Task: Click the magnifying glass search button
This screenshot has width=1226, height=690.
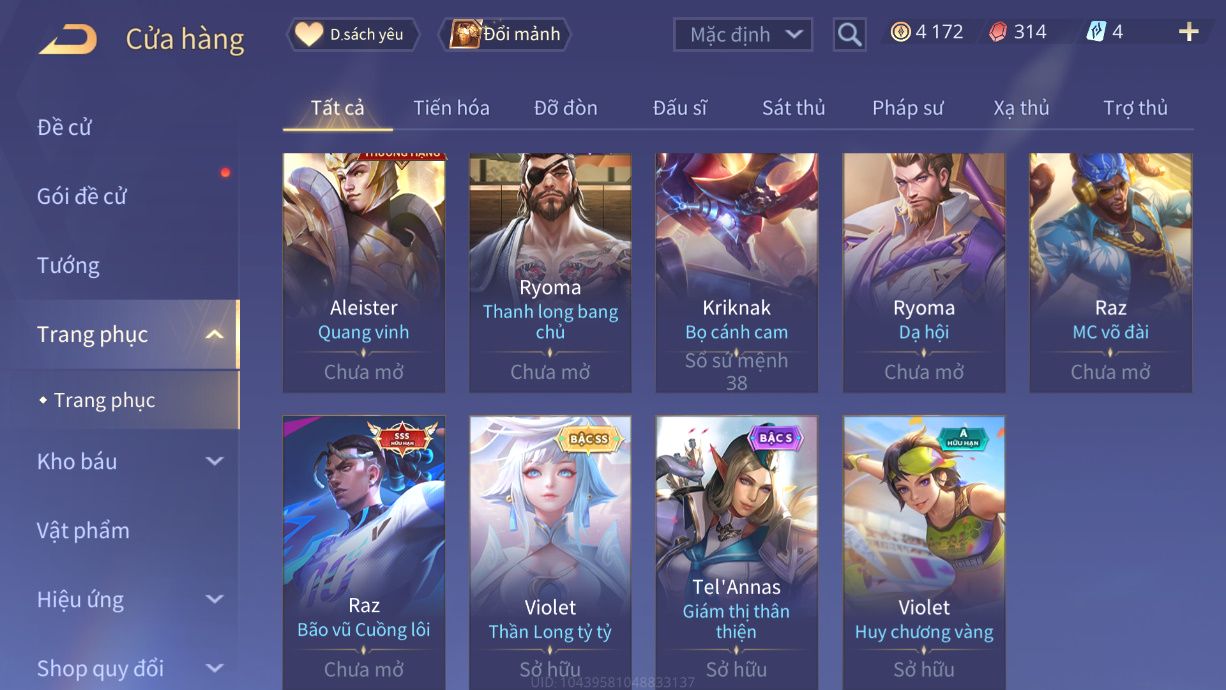Action: [849, 35]
